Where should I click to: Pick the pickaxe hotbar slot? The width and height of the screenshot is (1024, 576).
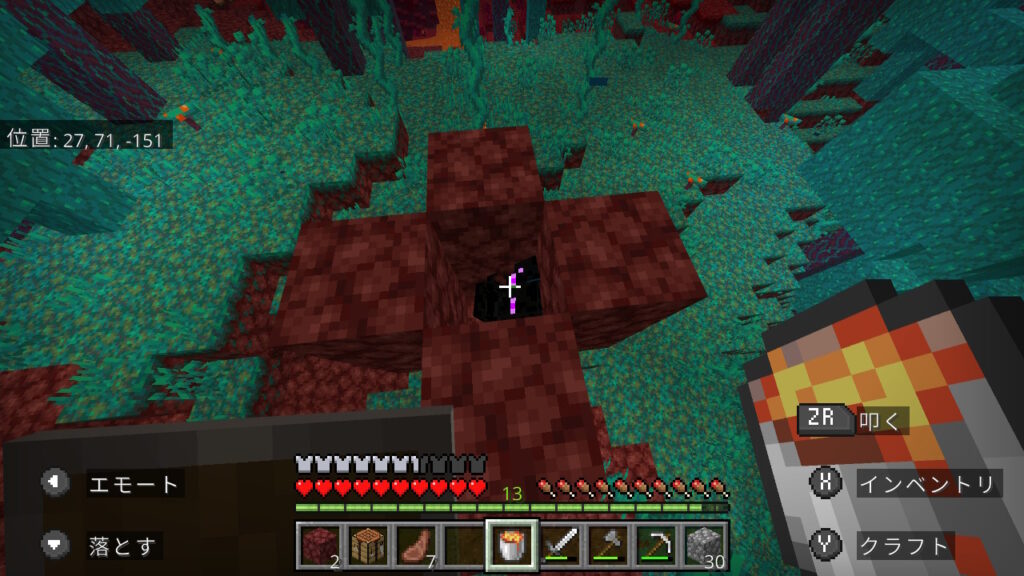click(656, 545)
